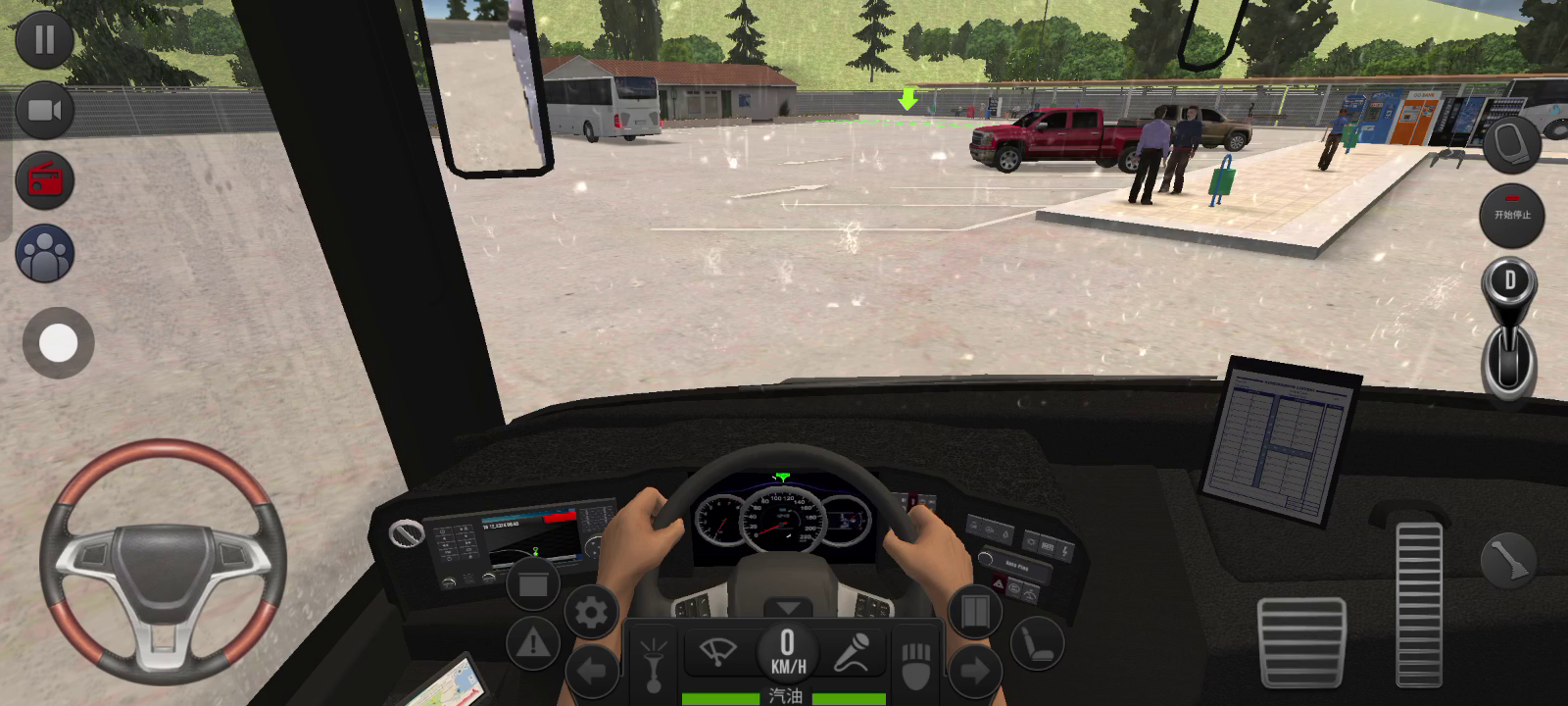Screen dimensions: 1568x706
Task: Tap the white record circle button
Action: point(58,343)
